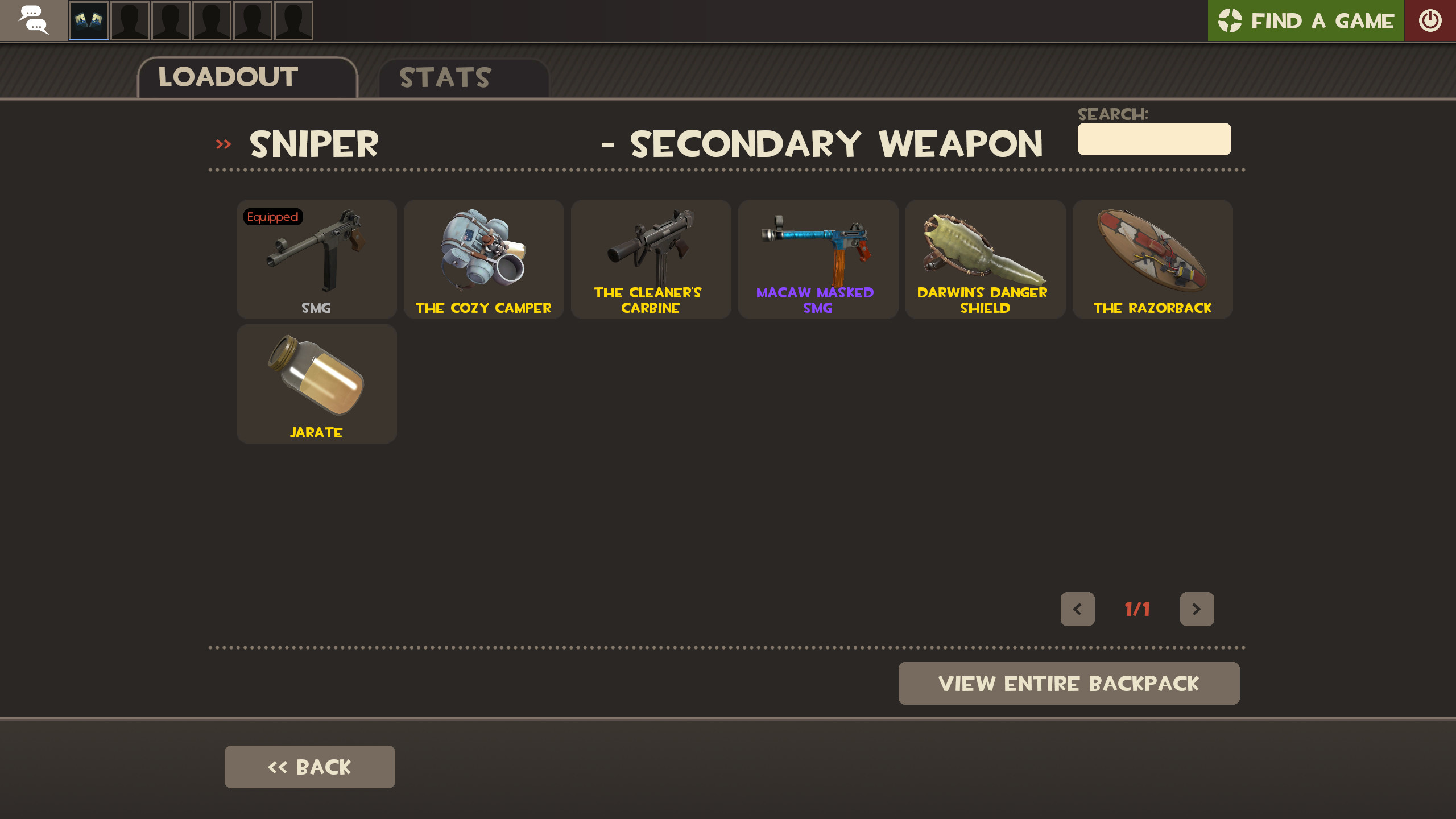Equip The Cozy Camper
The image size is (1456, 819).
point(483,259)
